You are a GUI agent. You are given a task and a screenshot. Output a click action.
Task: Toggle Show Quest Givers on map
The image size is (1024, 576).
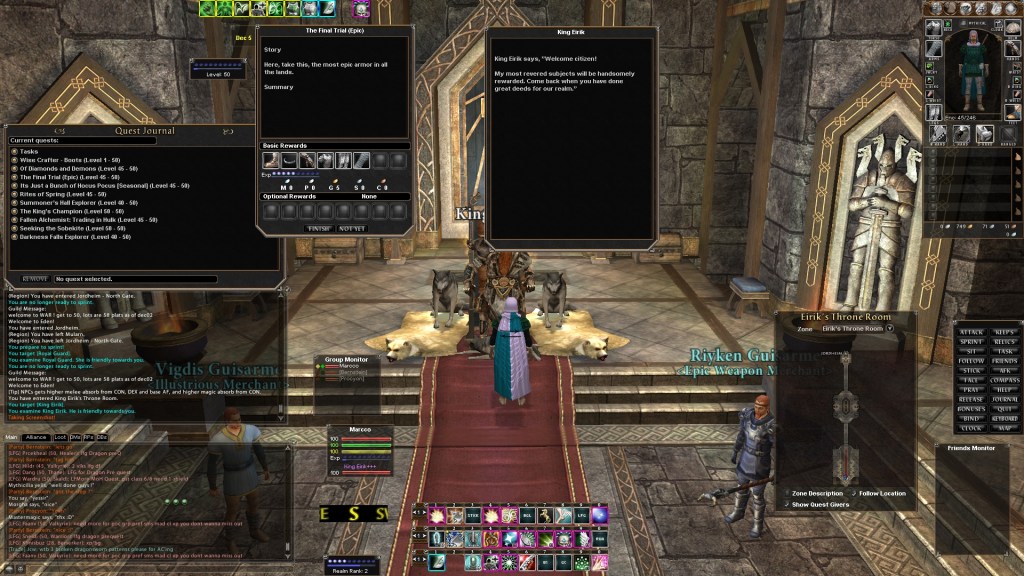point(786,504)
